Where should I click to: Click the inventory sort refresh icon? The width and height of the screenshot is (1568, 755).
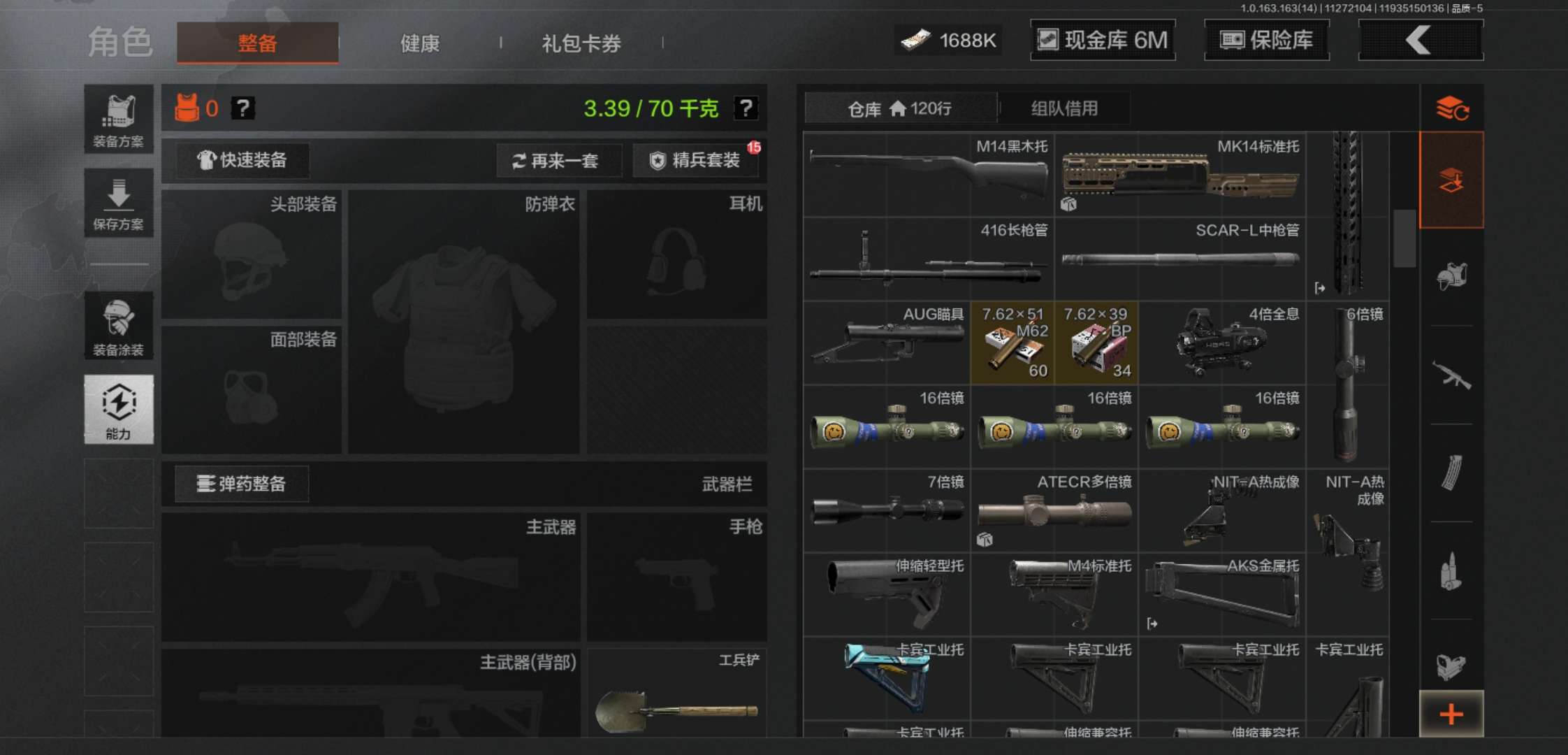coord(1453,108)
